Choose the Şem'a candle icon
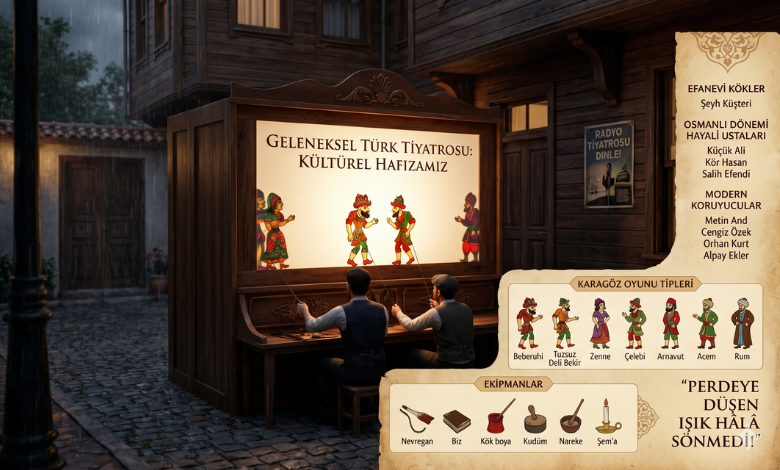Image resolution: width=780 pixels, height=470 pixels. pyautogui.click(x=608, y=417)
